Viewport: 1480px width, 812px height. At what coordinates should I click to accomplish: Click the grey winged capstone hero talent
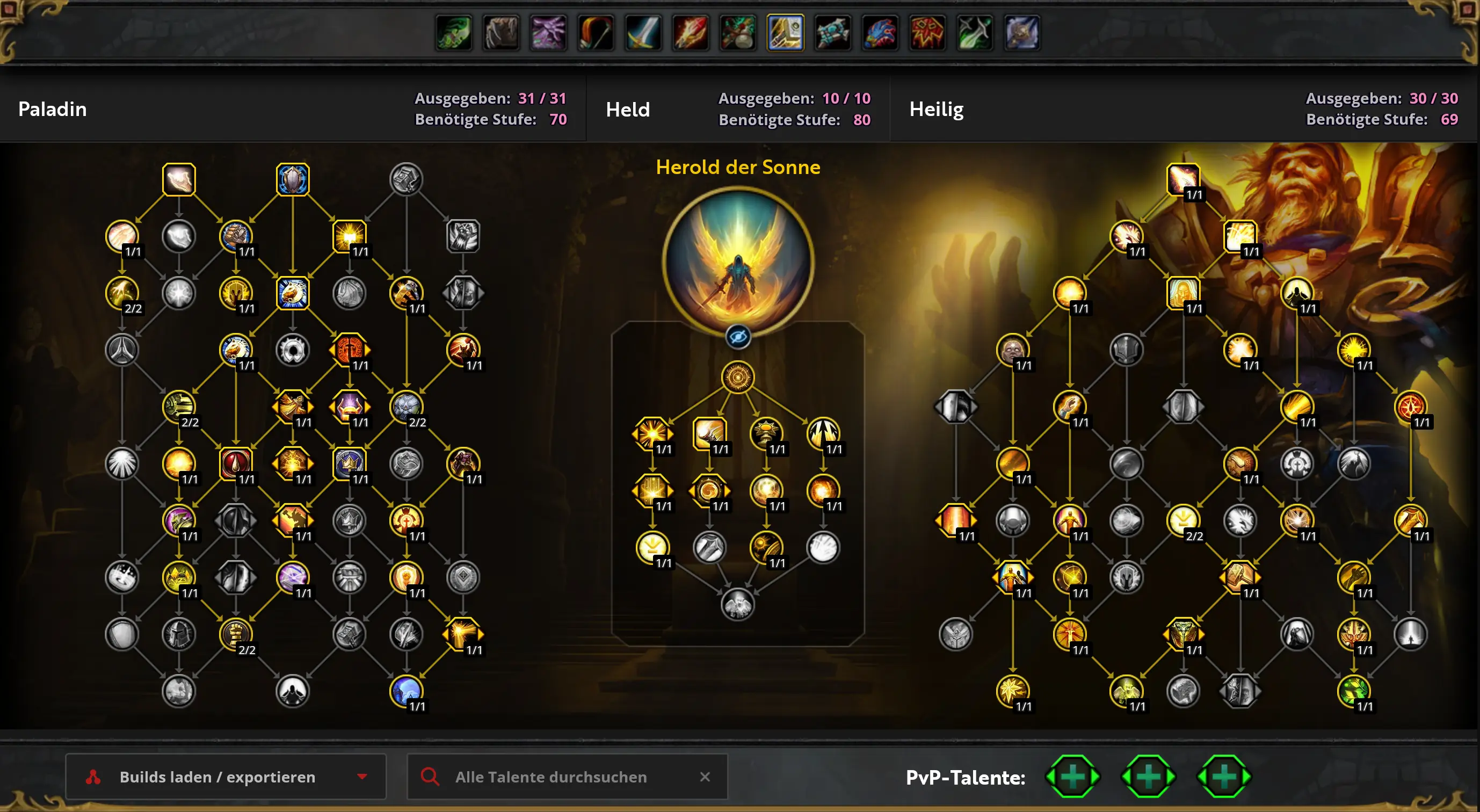coord(738,605)
